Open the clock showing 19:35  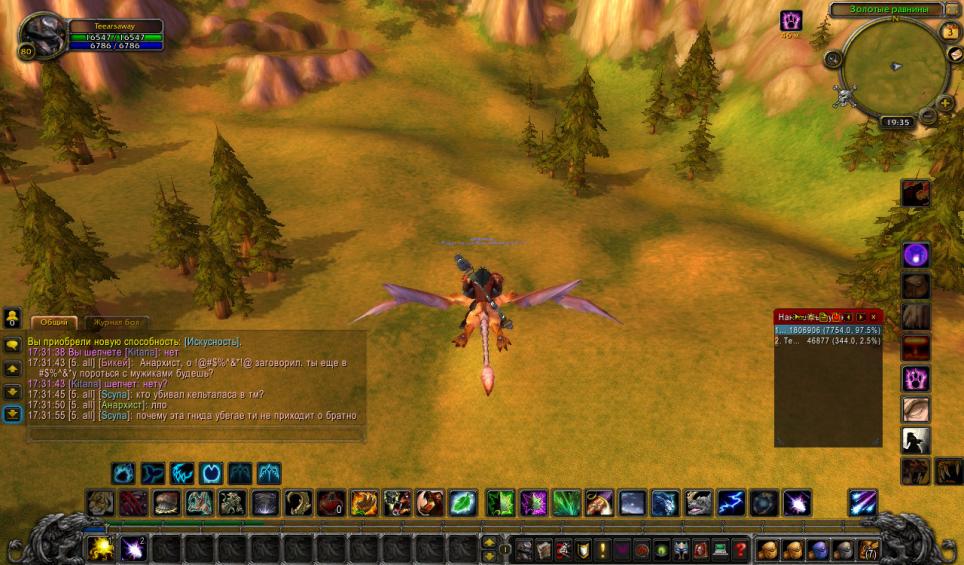[897, 122]
